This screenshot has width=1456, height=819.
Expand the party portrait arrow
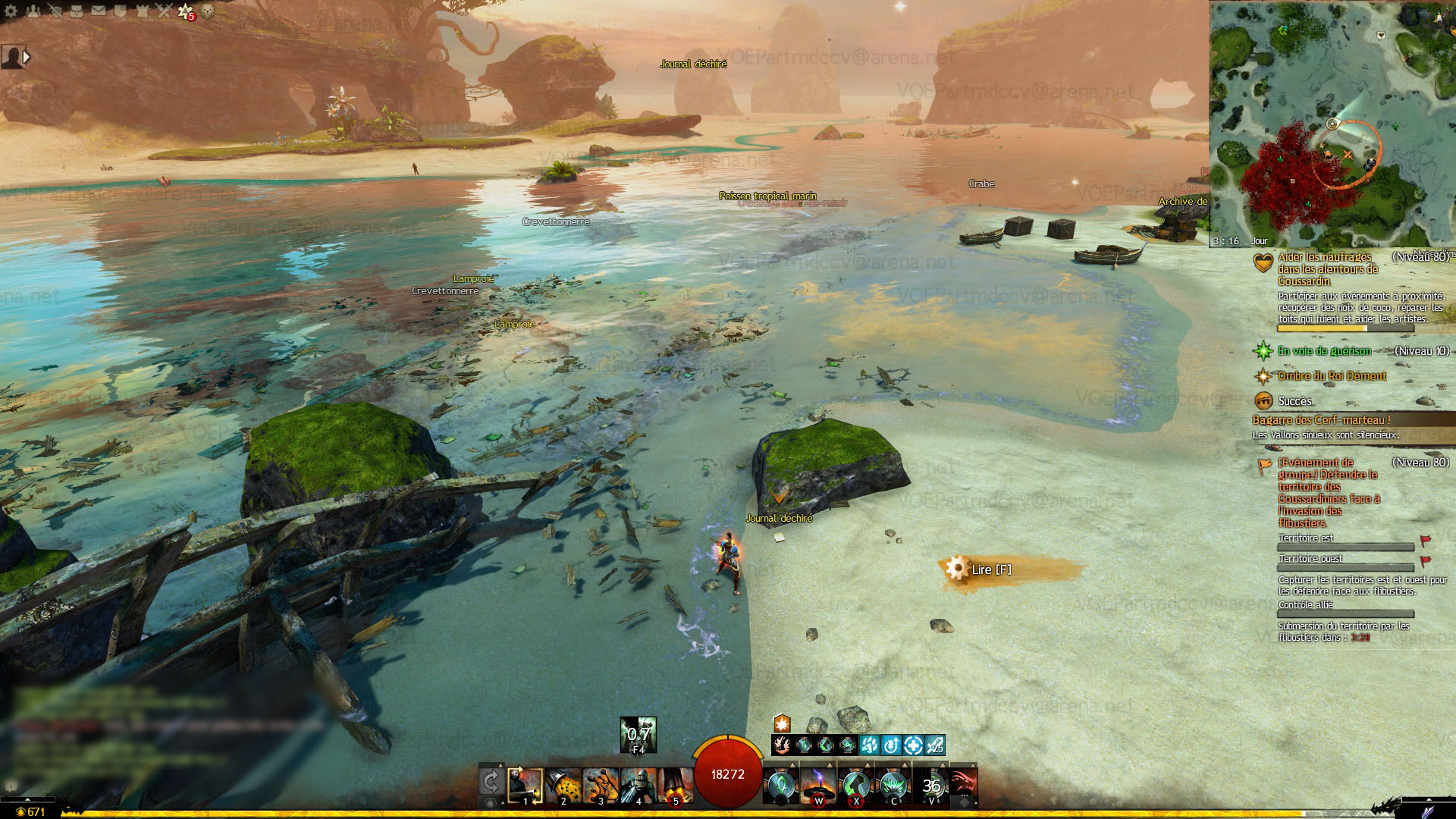click(27, 57)
